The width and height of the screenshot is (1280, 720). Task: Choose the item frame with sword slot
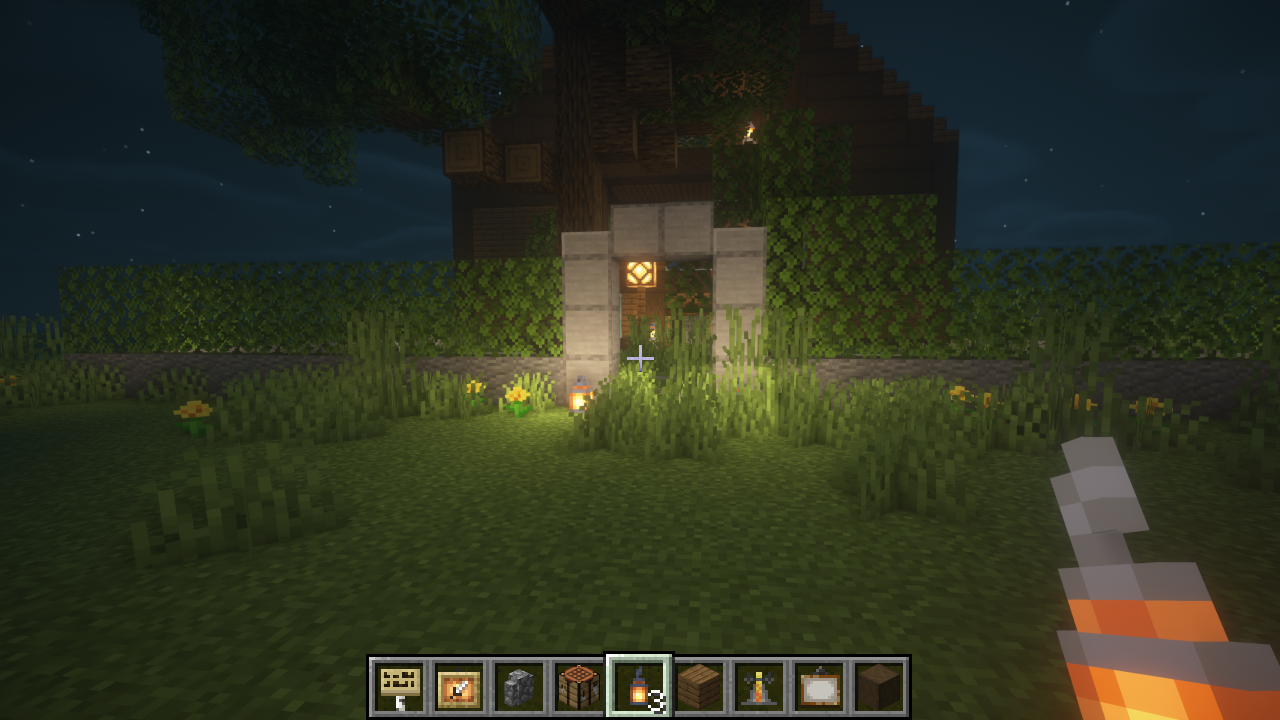459,687
